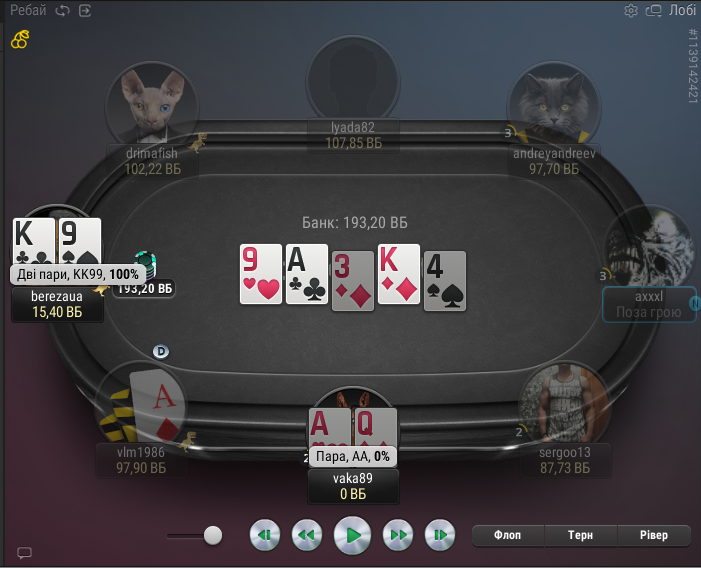Adjust the replay speed slider handle
The height and width of the screenshot is (568, 701).
(x=212, y=535)
